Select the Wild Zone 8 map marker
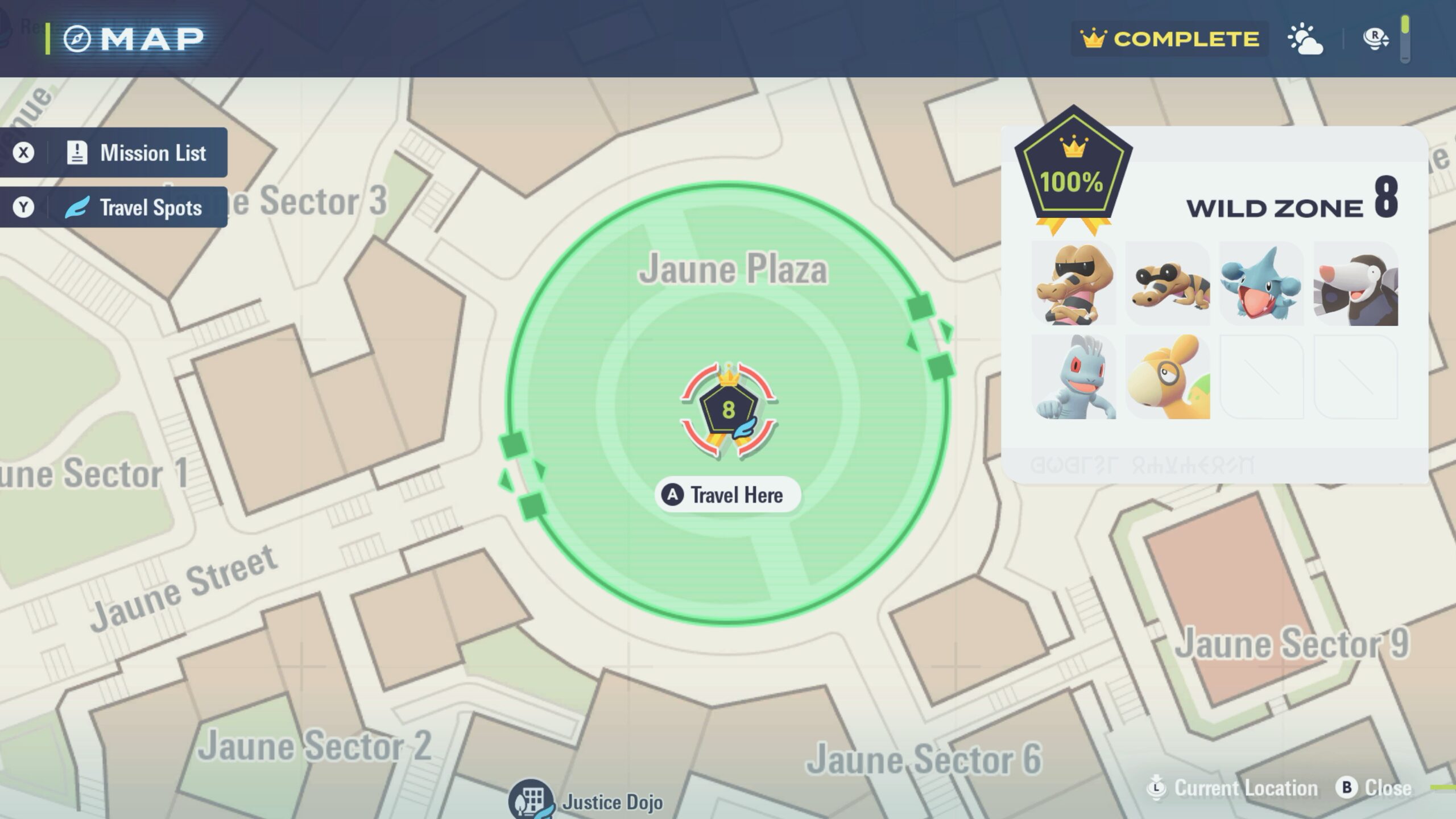This screenshot has width=1456, height=819. pos(729,409)
